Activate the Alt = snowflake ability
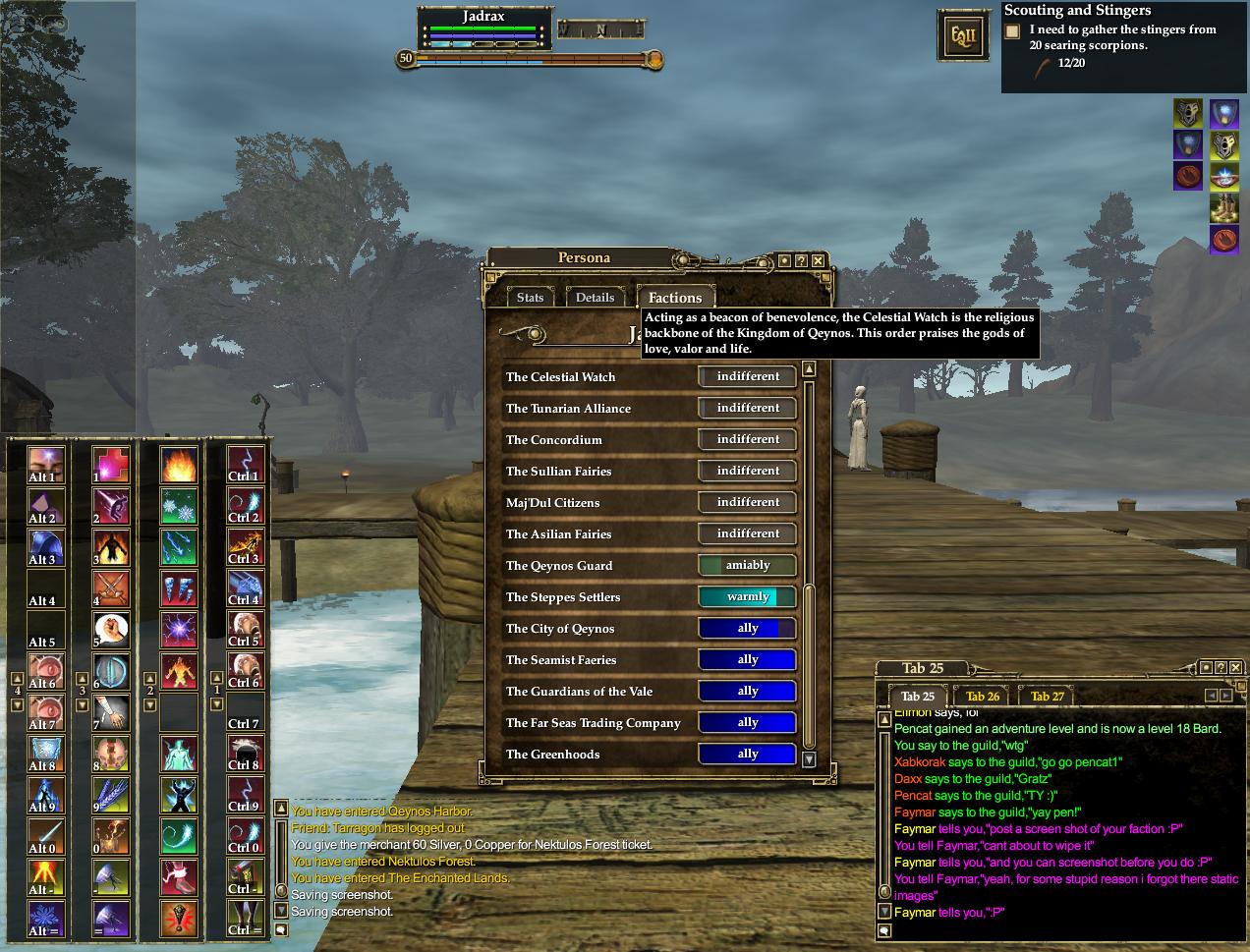Image resolution: width=1250 pixels, height=952 pixels. (x=46, y=918)
